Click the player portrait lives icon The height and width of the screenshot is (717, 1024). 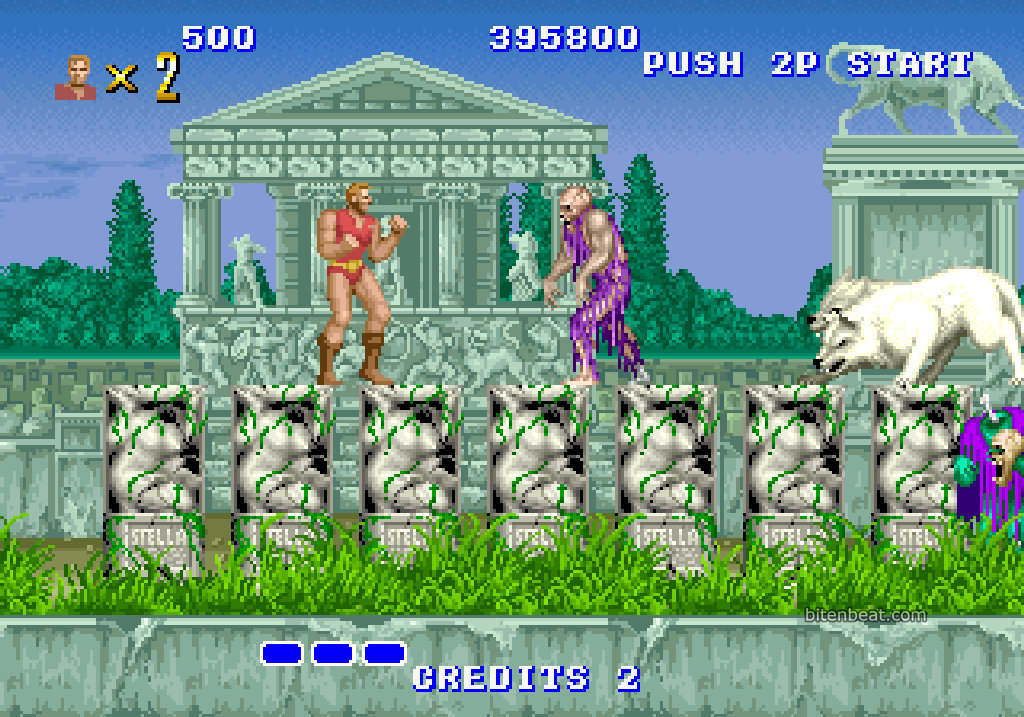(75, 78)
